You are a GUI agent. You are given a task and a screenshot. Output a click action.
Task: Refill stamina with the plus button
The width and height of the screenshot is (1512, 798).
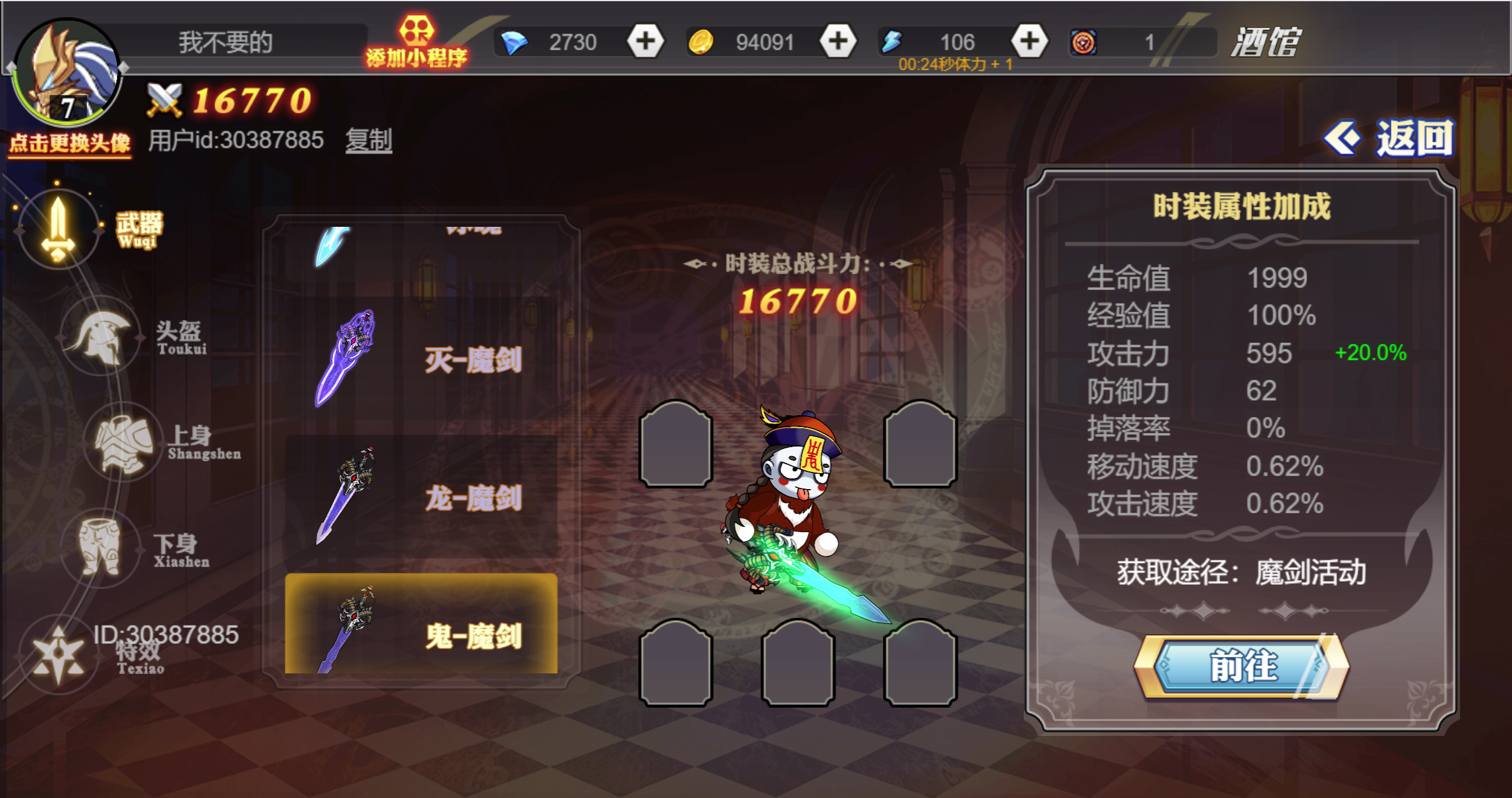coord(1029,41)
